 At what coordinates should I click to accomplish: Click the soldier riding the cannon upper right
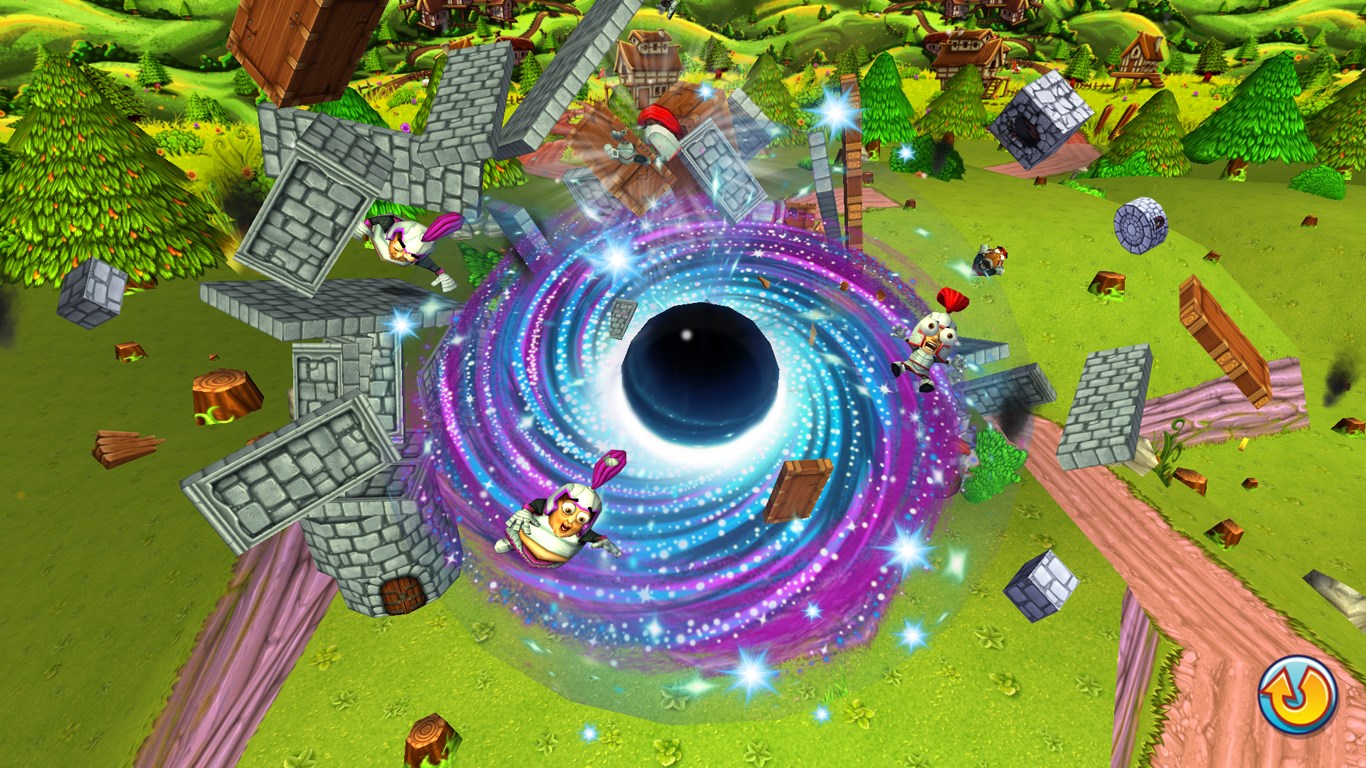coord(990,260)
